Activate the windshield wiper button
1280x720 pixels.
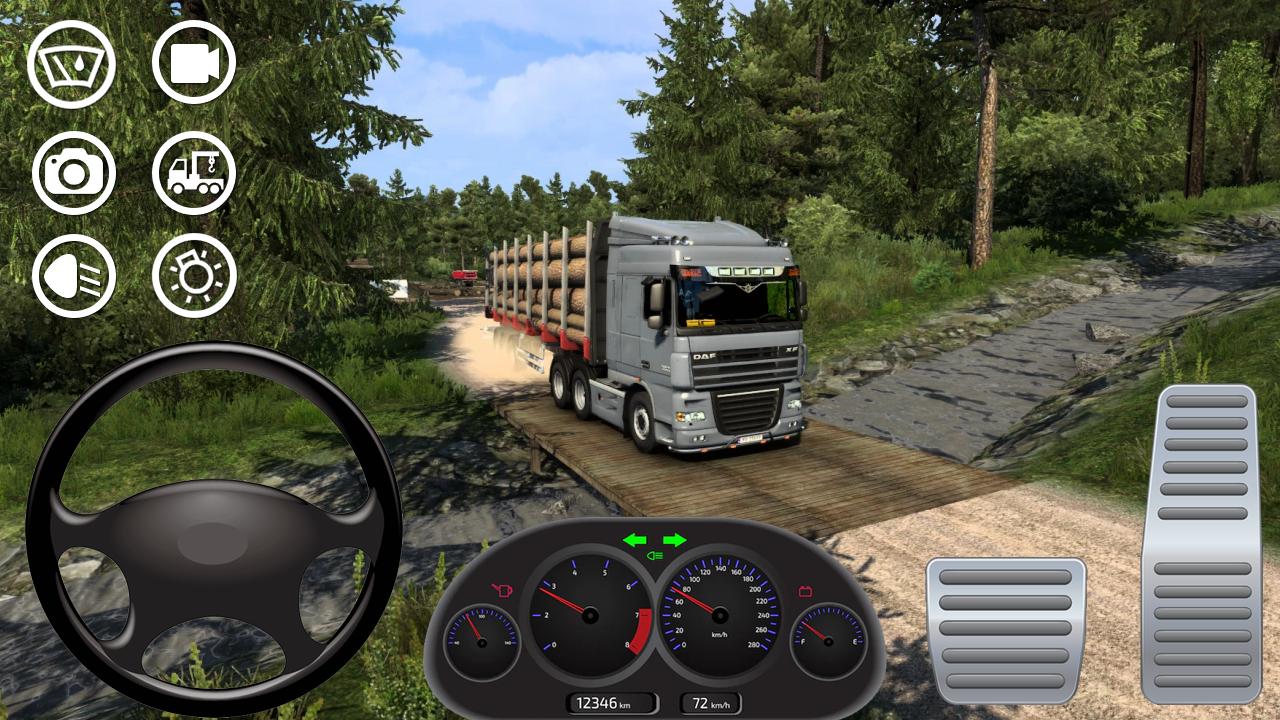71,64
